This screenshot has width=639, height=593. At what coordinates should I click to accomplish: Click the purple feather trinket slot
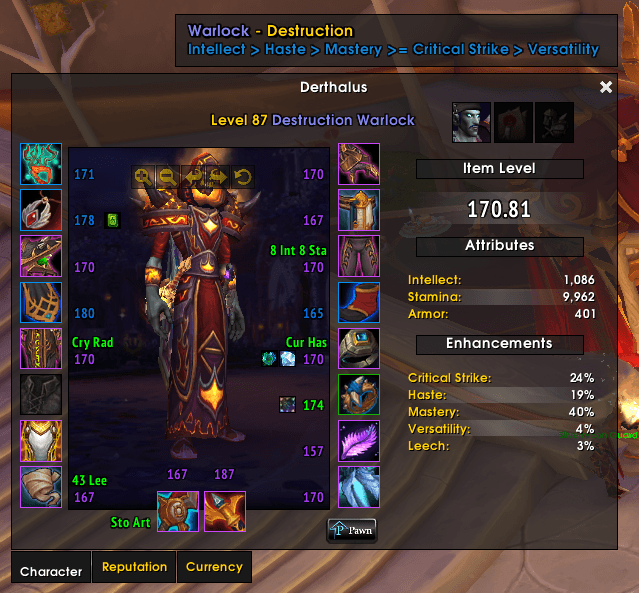[x=358, y=441]
